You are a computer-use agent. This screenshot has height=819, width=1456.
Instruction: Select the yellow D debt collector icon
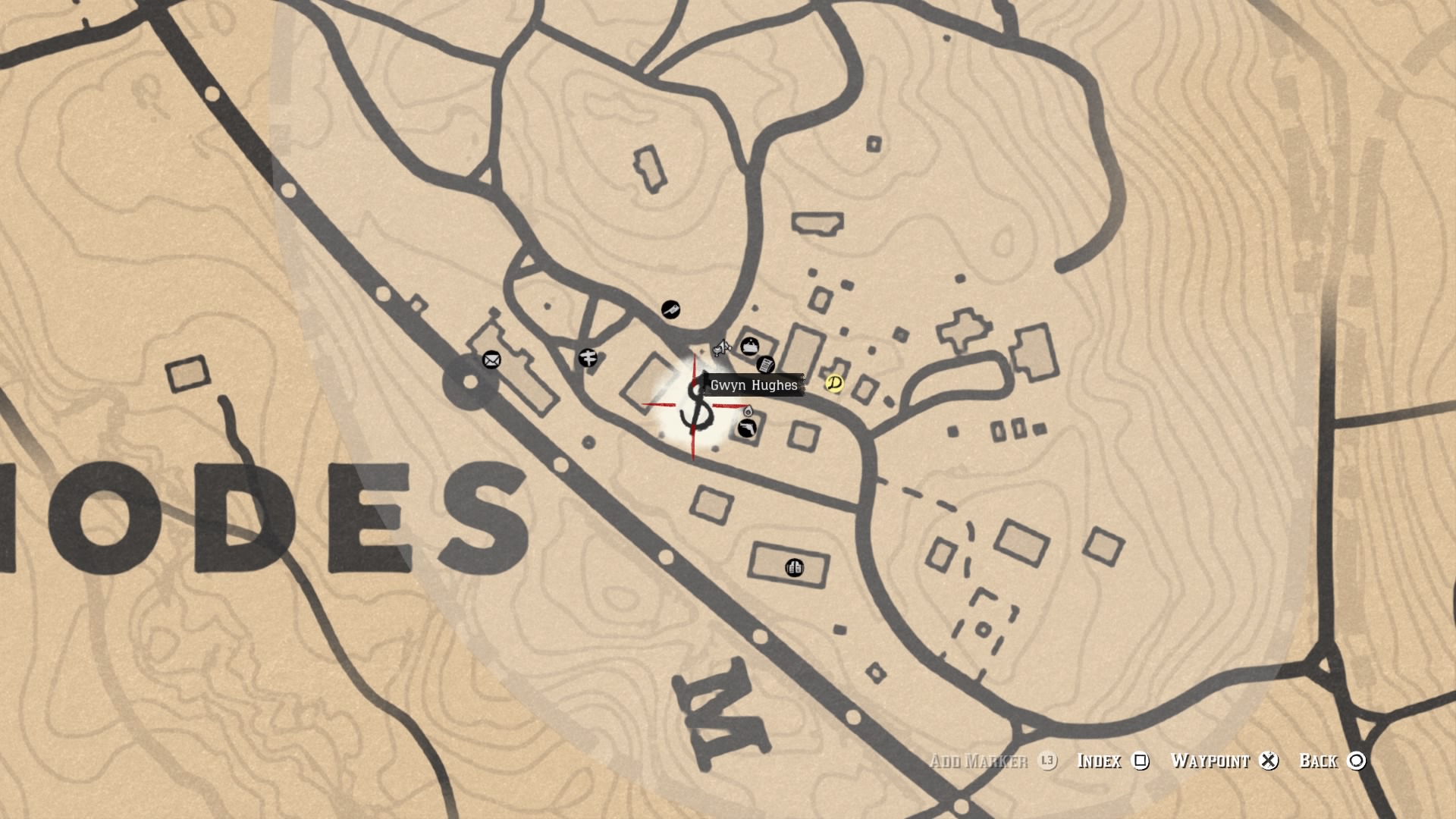coord(834,384)
